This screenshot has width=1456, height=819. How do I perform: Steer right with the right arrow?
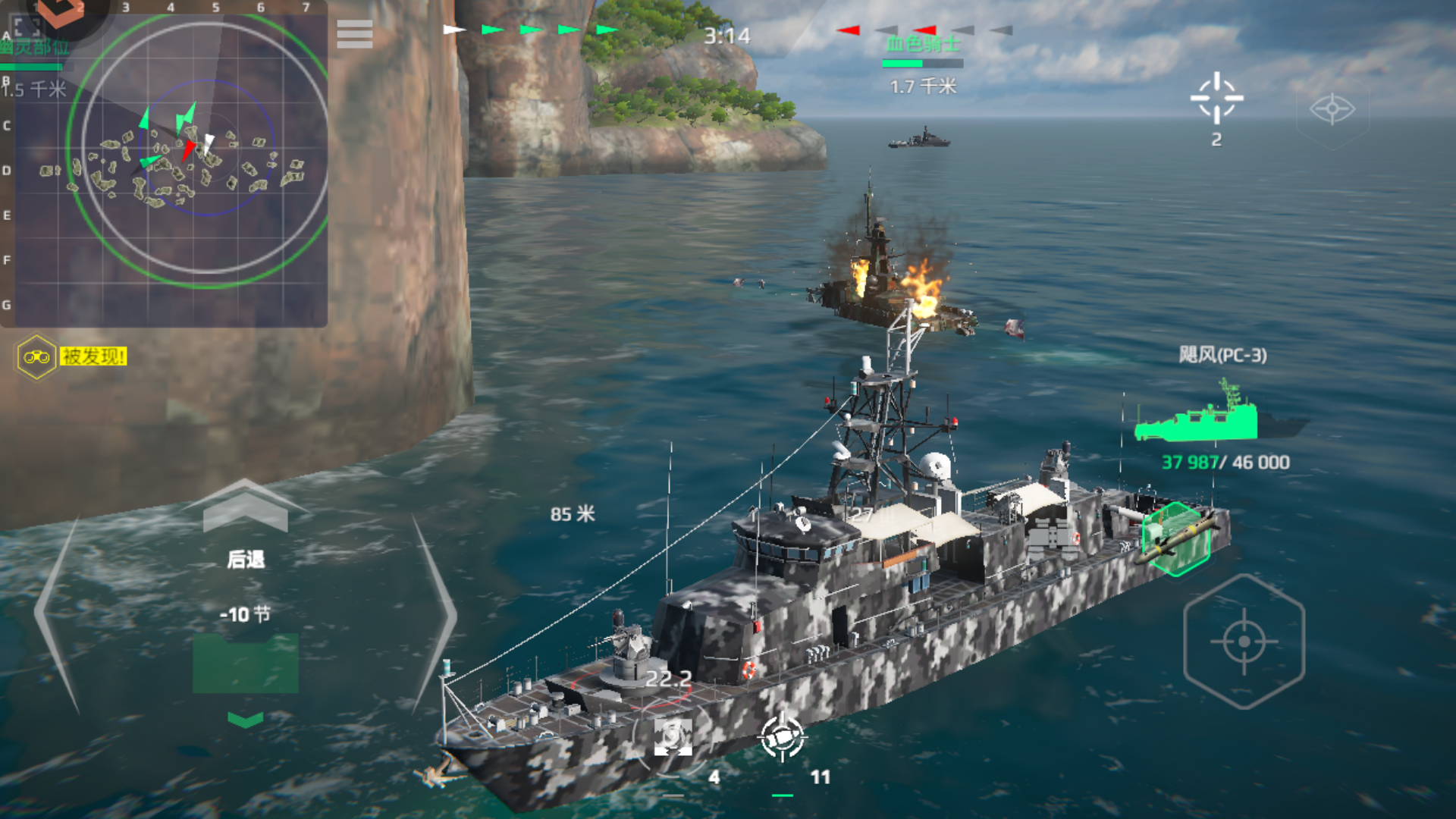tap(434, 614)
